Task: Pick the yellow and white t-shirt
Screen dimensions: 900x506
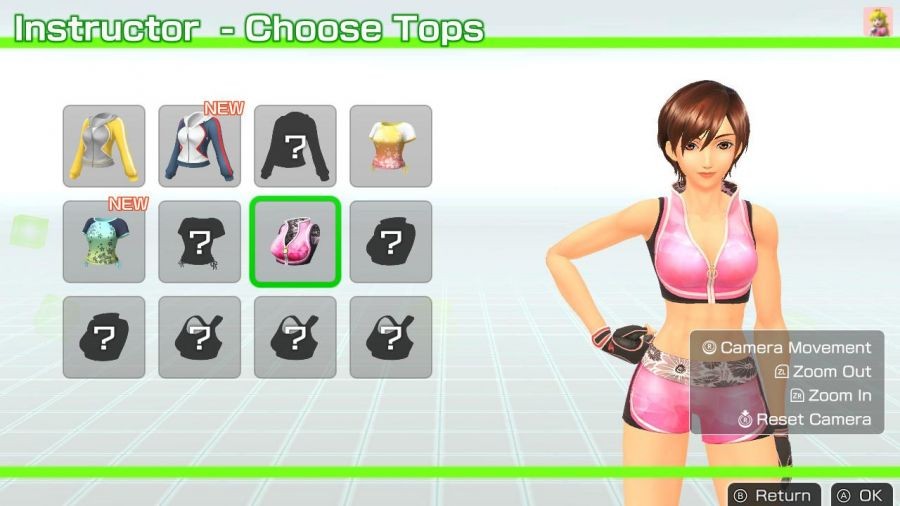Action: [x=391, y=146]
